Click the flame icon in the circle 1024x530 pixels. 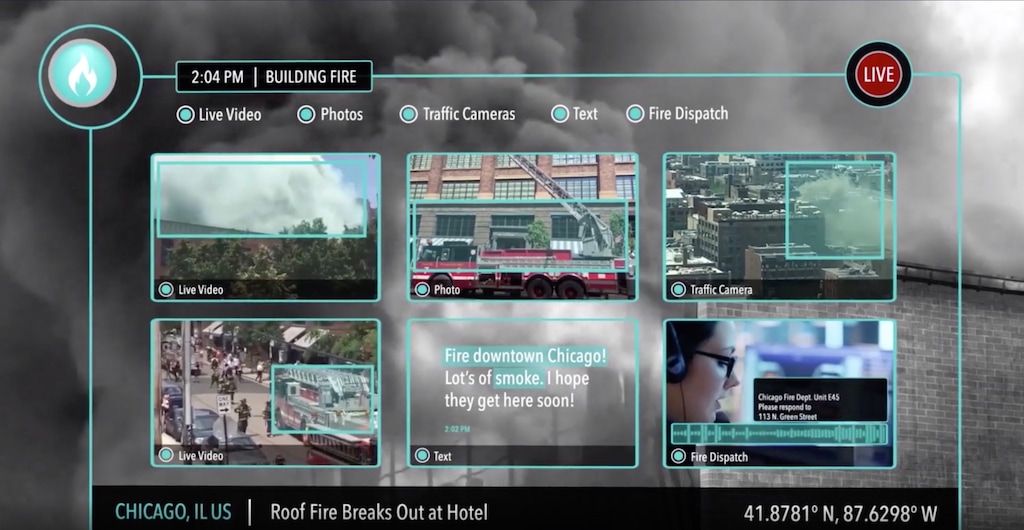(83, 75)
